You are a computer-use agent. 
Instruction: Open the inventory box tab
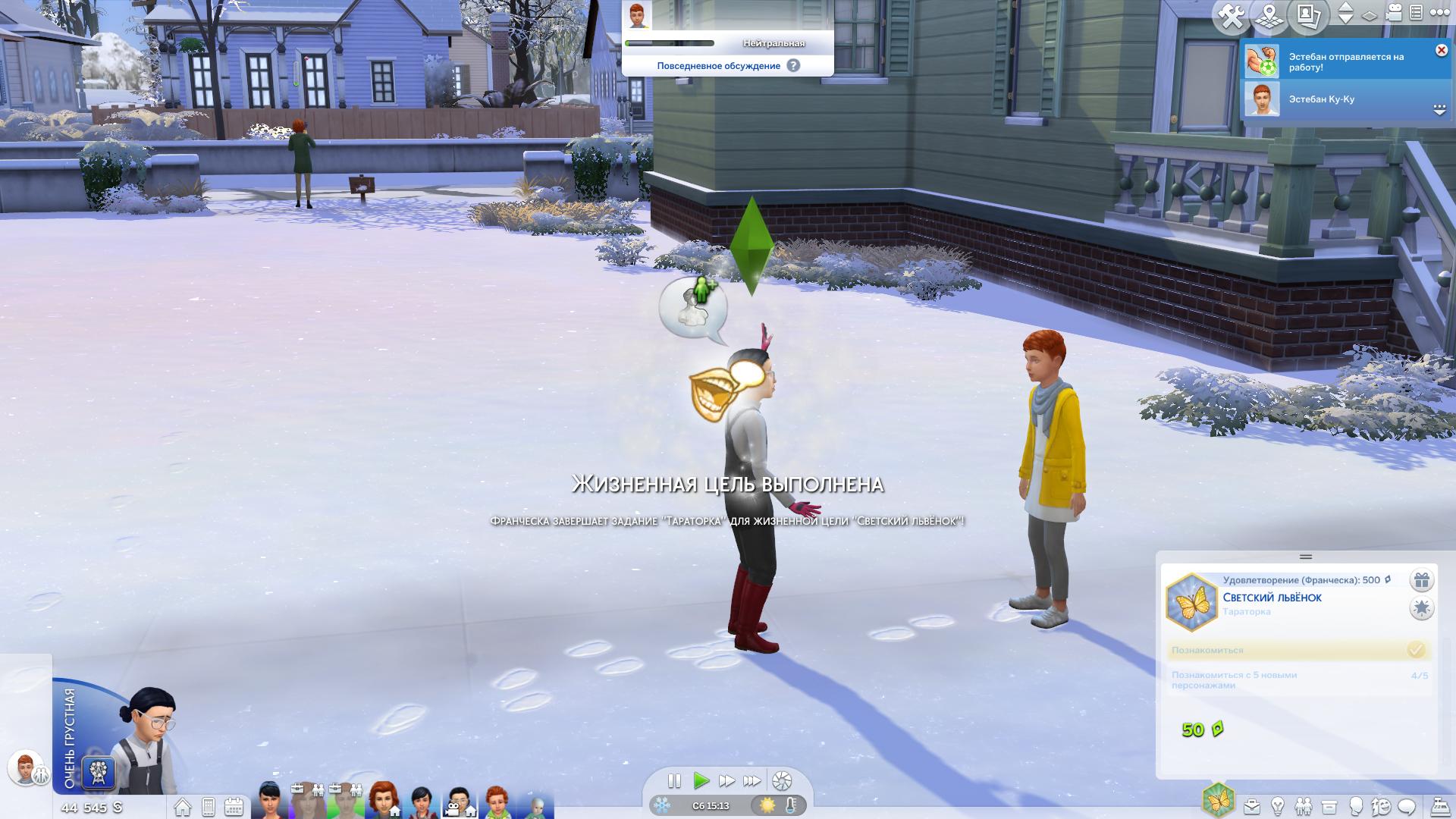[1329, 805]
